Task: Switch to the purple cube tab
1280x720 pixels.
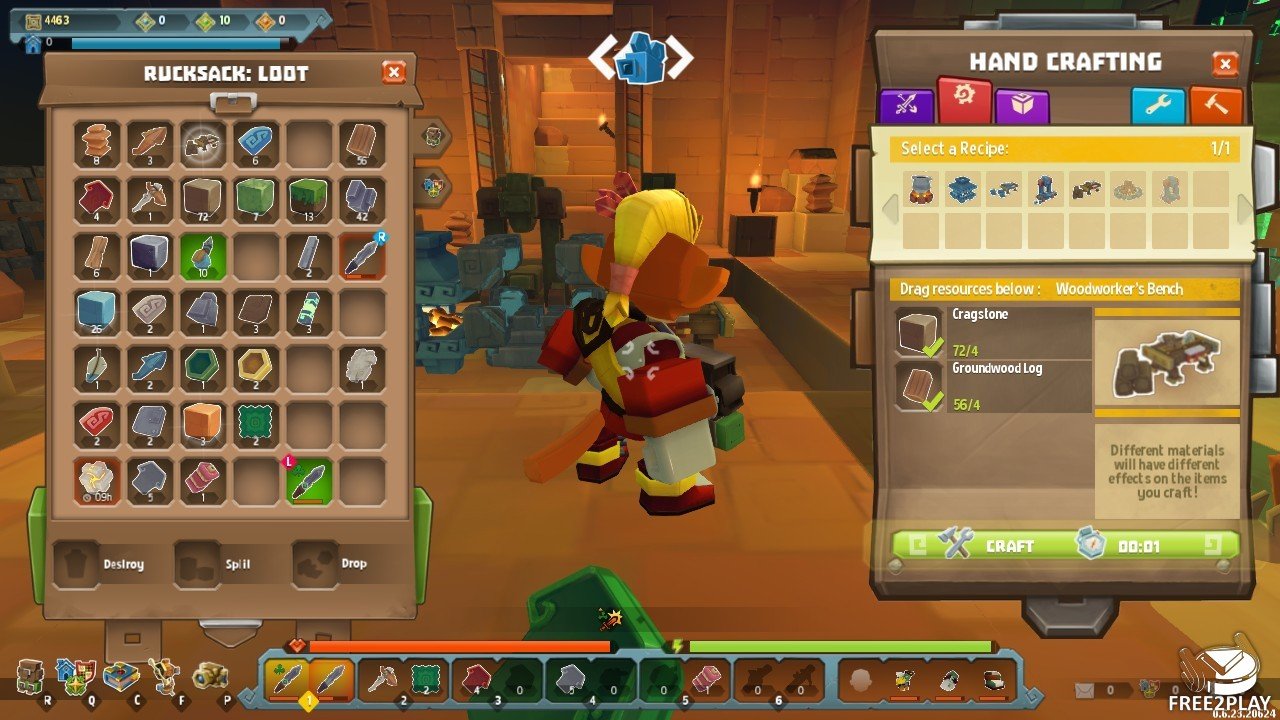Action: pos(1022,106)
